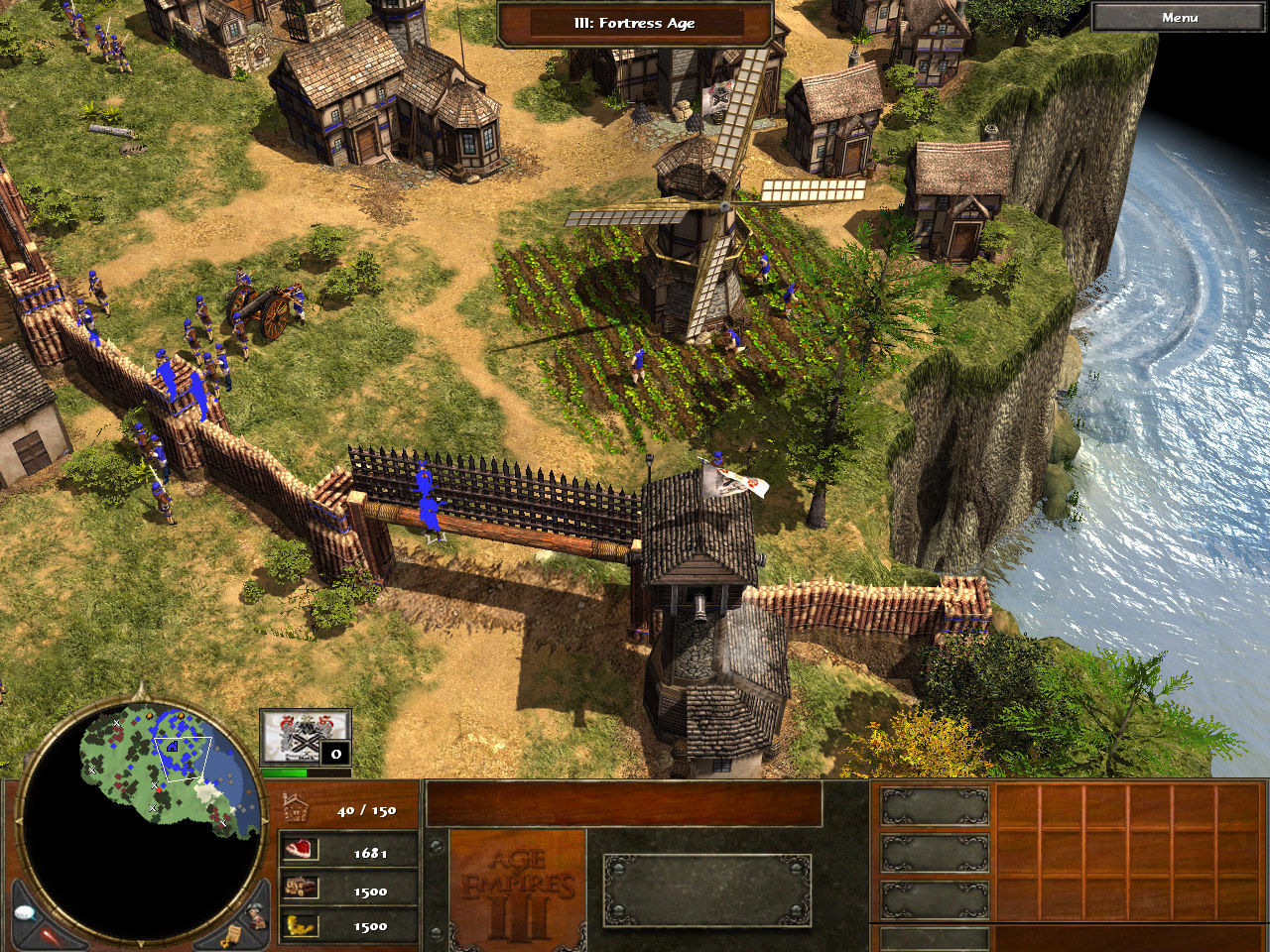Image resolution: width=1270 pixels, height=952 pixels.
Task: Click the food resource meat icon
Action: click(x=300, y=851)
